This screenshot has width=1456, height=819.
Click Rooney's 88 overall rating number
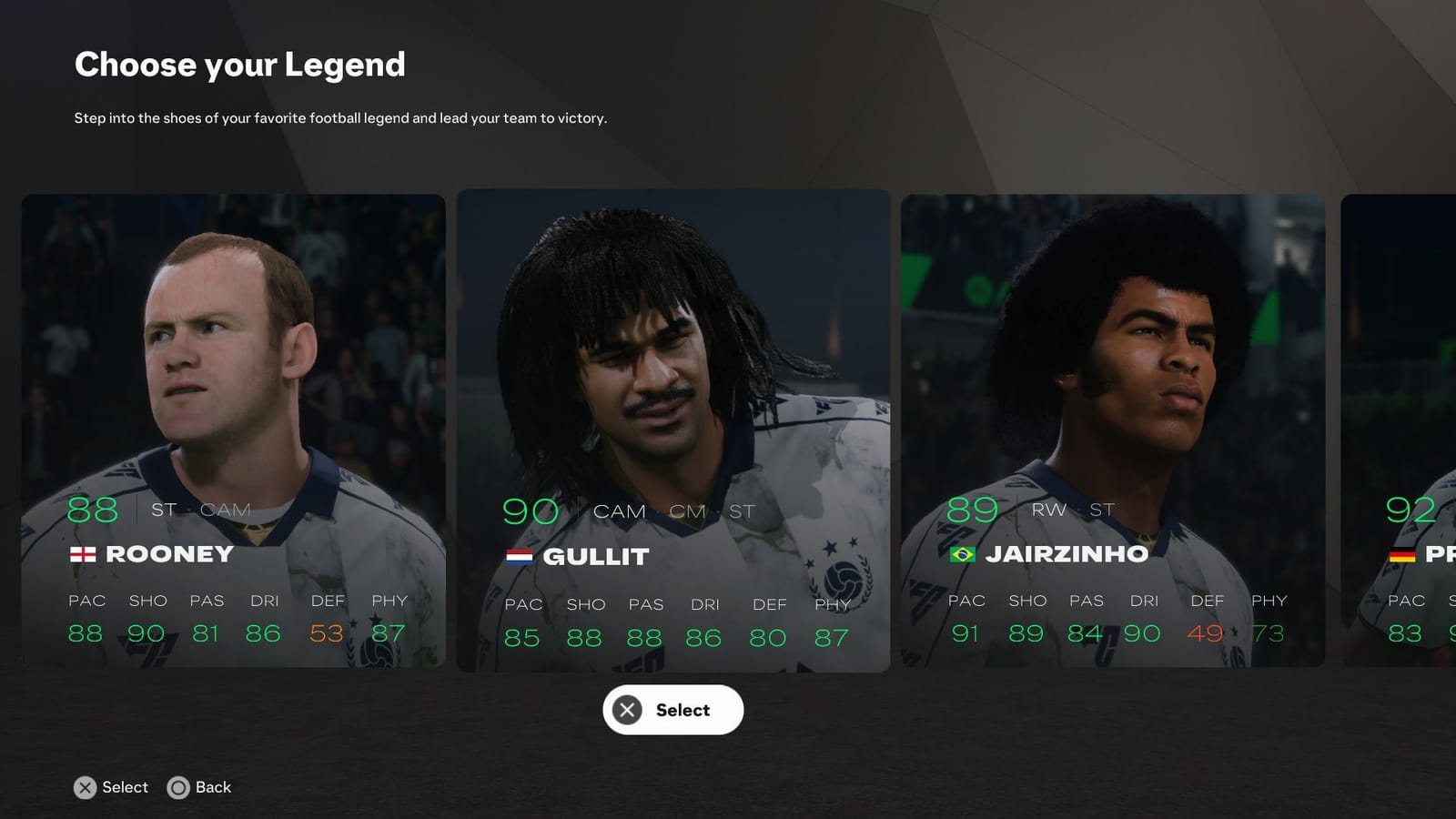point(91,508)
